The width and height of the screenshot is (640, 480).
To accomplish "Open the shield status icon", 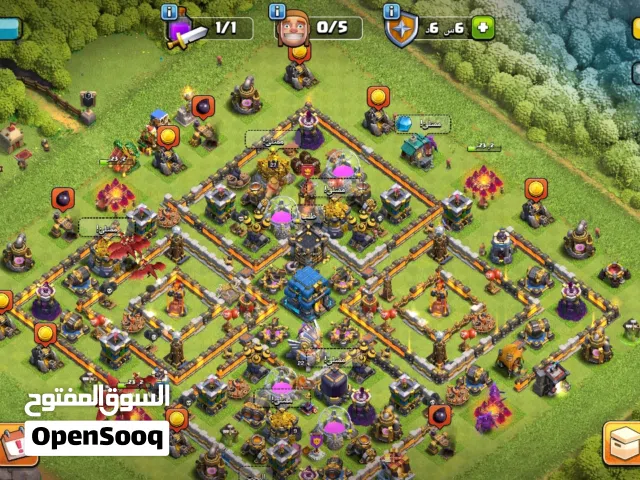I will (x=401, y=28).
